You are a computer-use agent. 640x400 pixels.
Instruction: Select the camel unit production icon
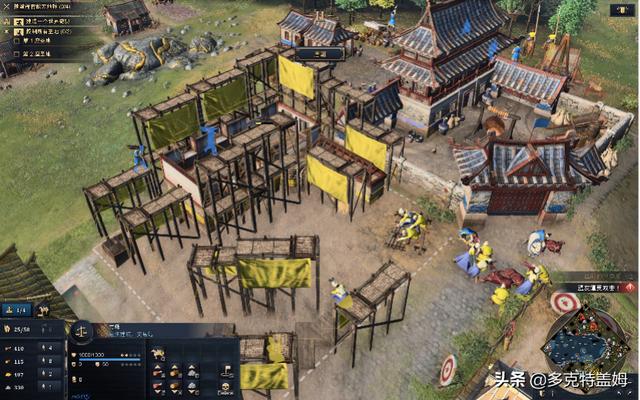coord(159,353)
